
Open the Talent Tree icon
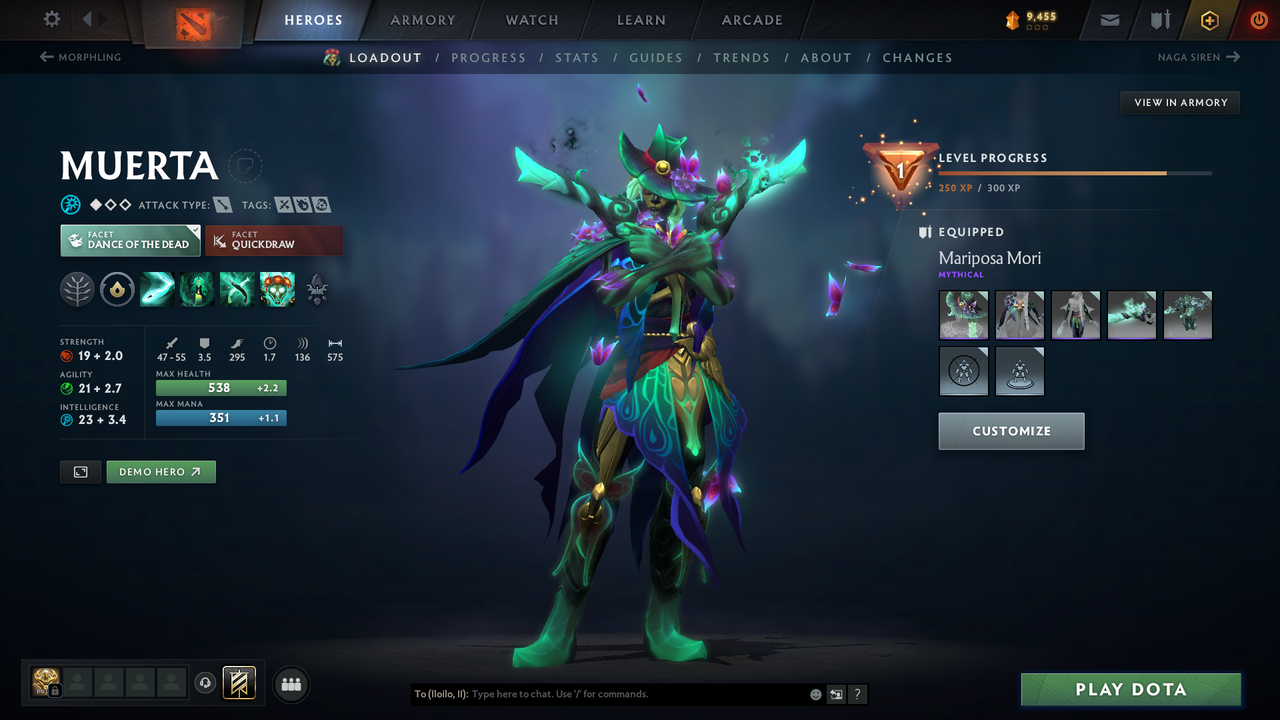(x=77, y=289)
